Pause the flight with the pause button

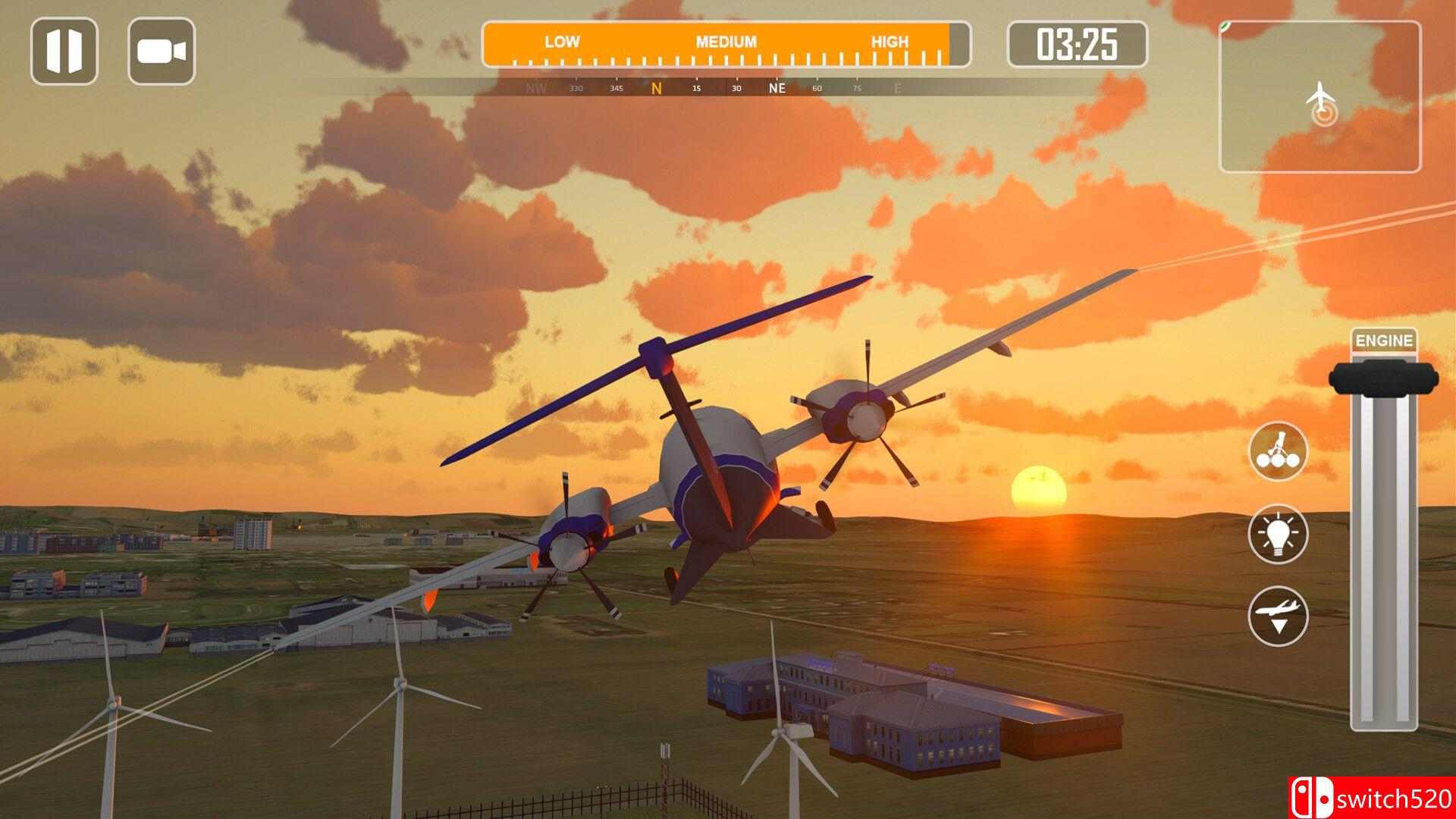(x=67, y=52)
